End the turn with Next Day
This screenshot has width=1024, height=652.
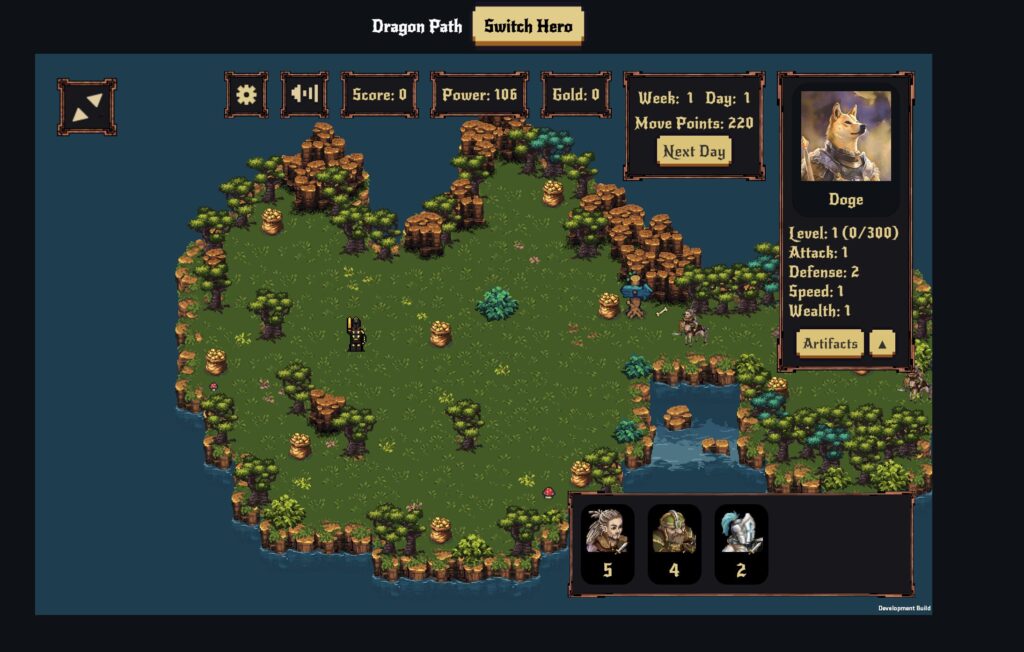pyautogui.click(x=694, y=152)
